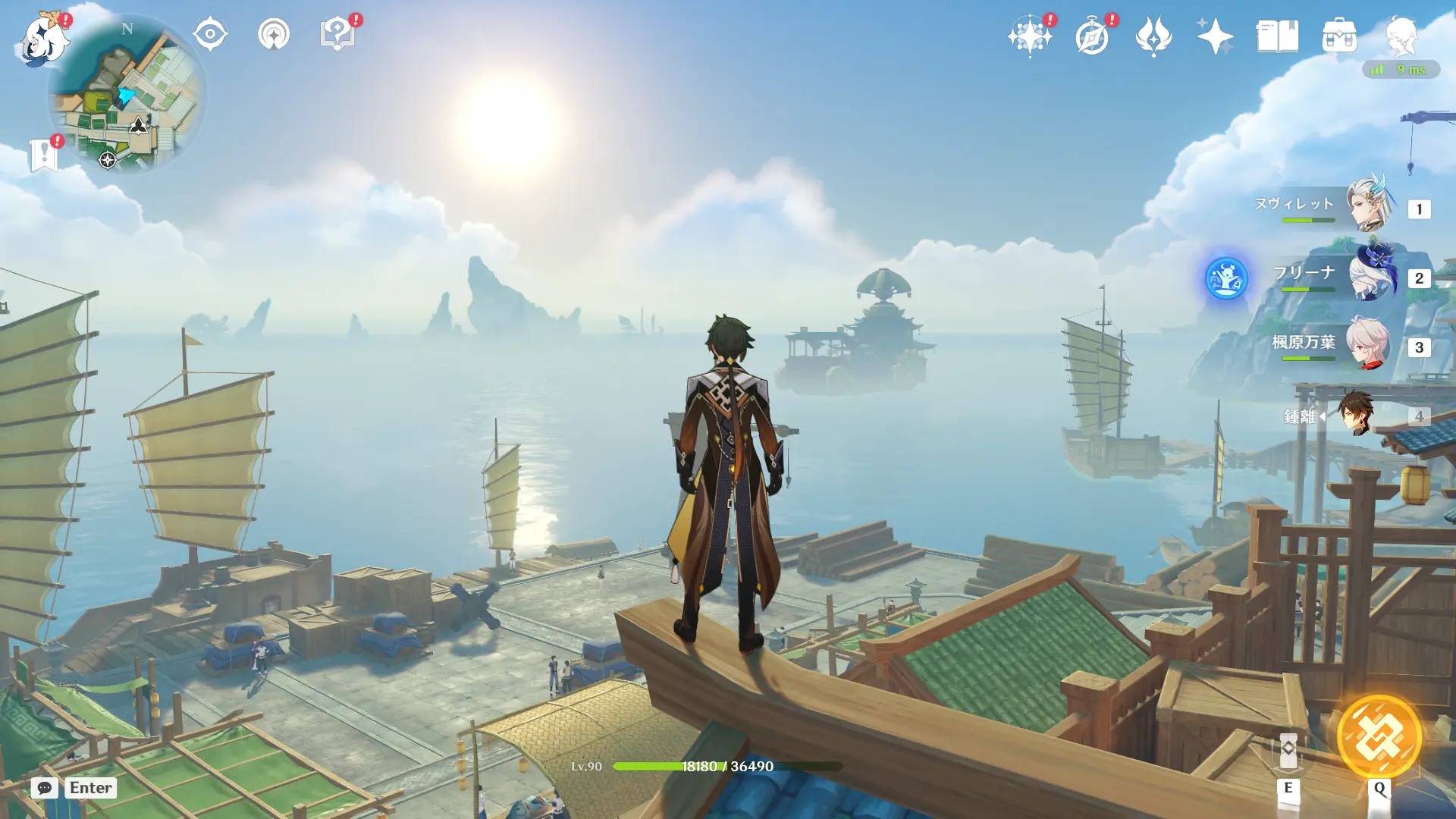The width and height of the screenshot is (1456, 819).
Task: Open the chat speech bubble button
Action: (x=45, y=788)
